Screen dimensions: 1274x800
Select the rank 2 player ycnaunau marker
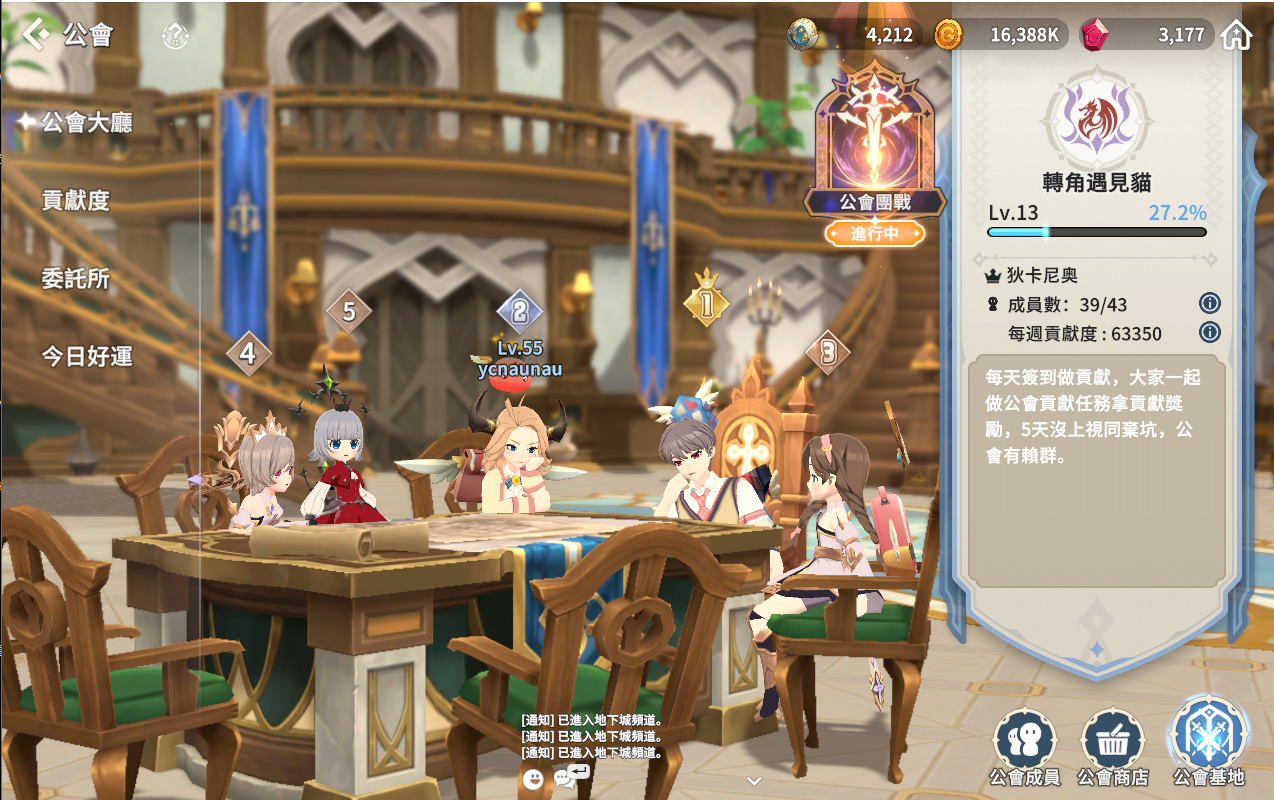pyautogui.click(x=519, y=311)
